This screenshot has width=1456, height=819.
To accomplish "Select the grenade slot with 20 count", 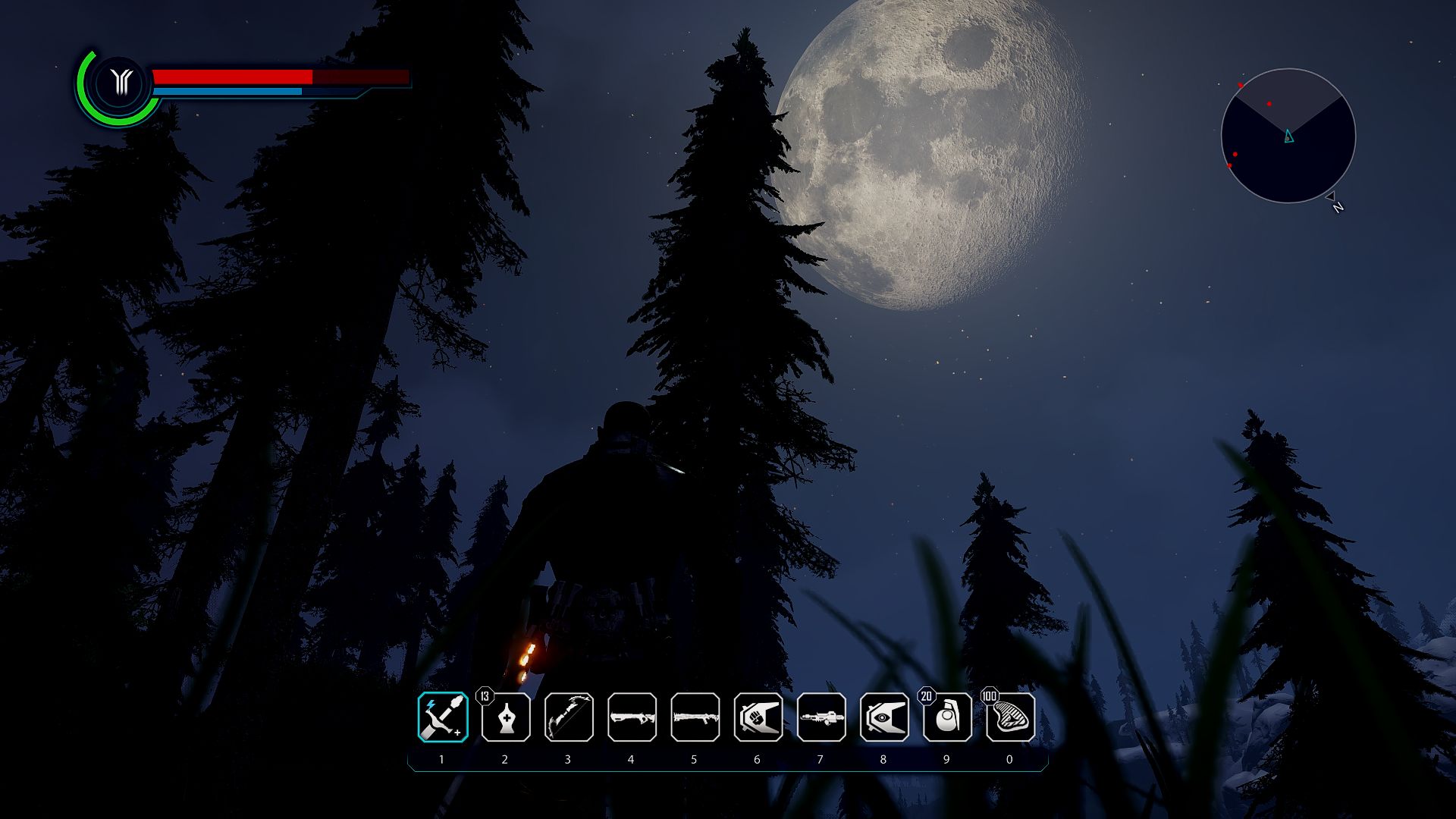I will tap(947, 717).
